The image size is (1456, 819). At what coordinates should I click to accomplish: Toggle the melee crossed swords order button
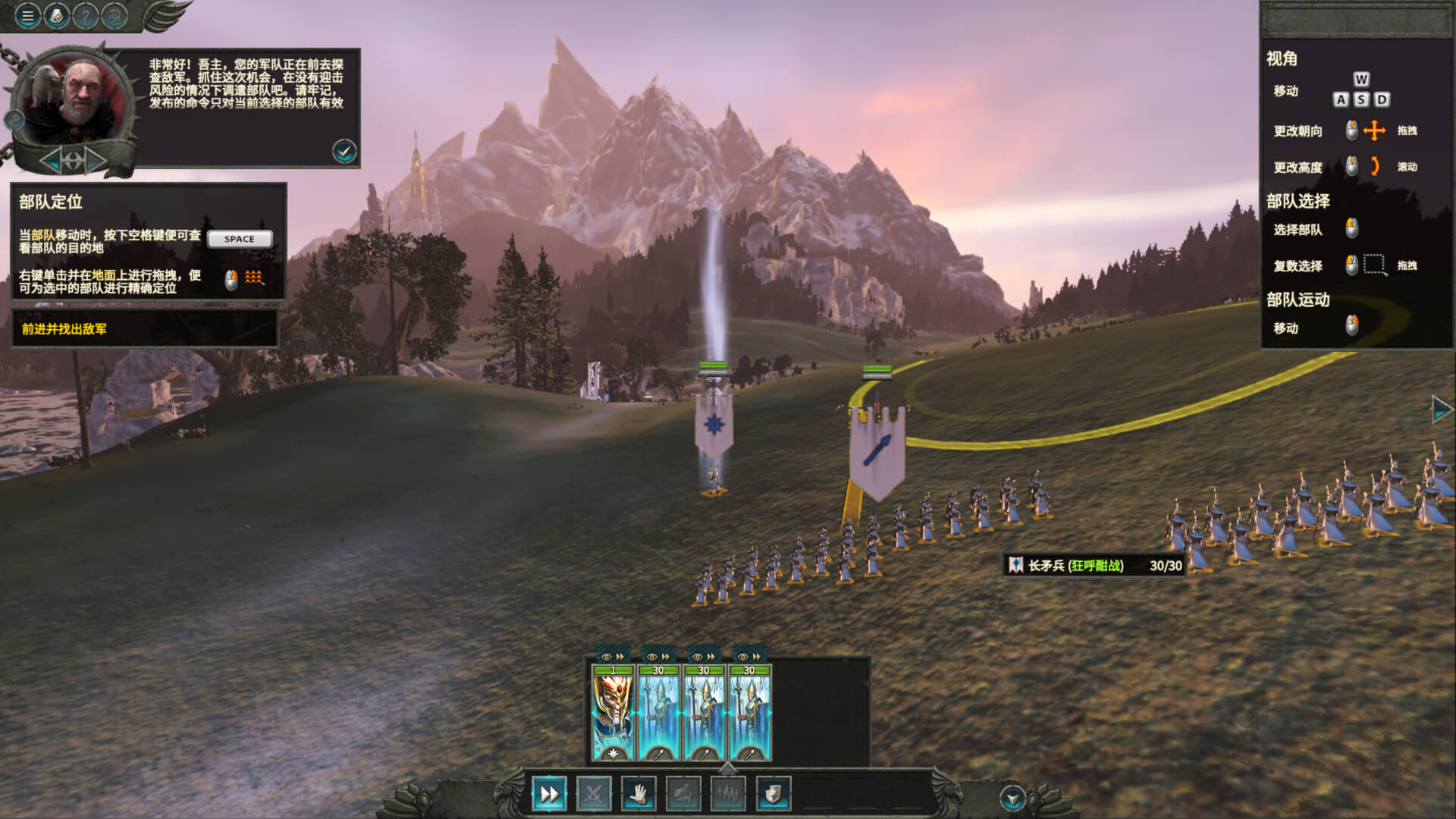(x=593, y=794)
